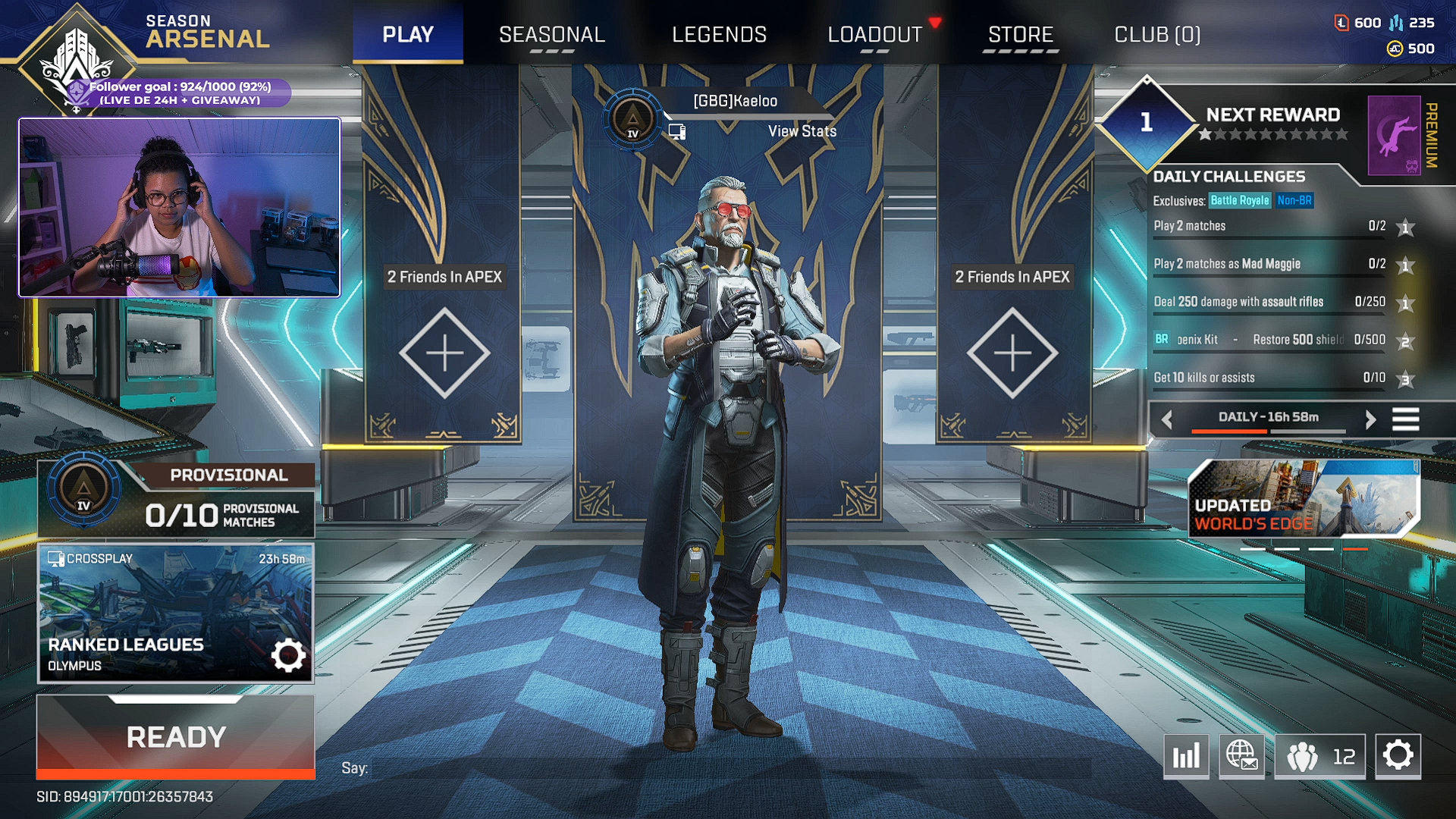Click the Ready button

(x=176, y=736)
